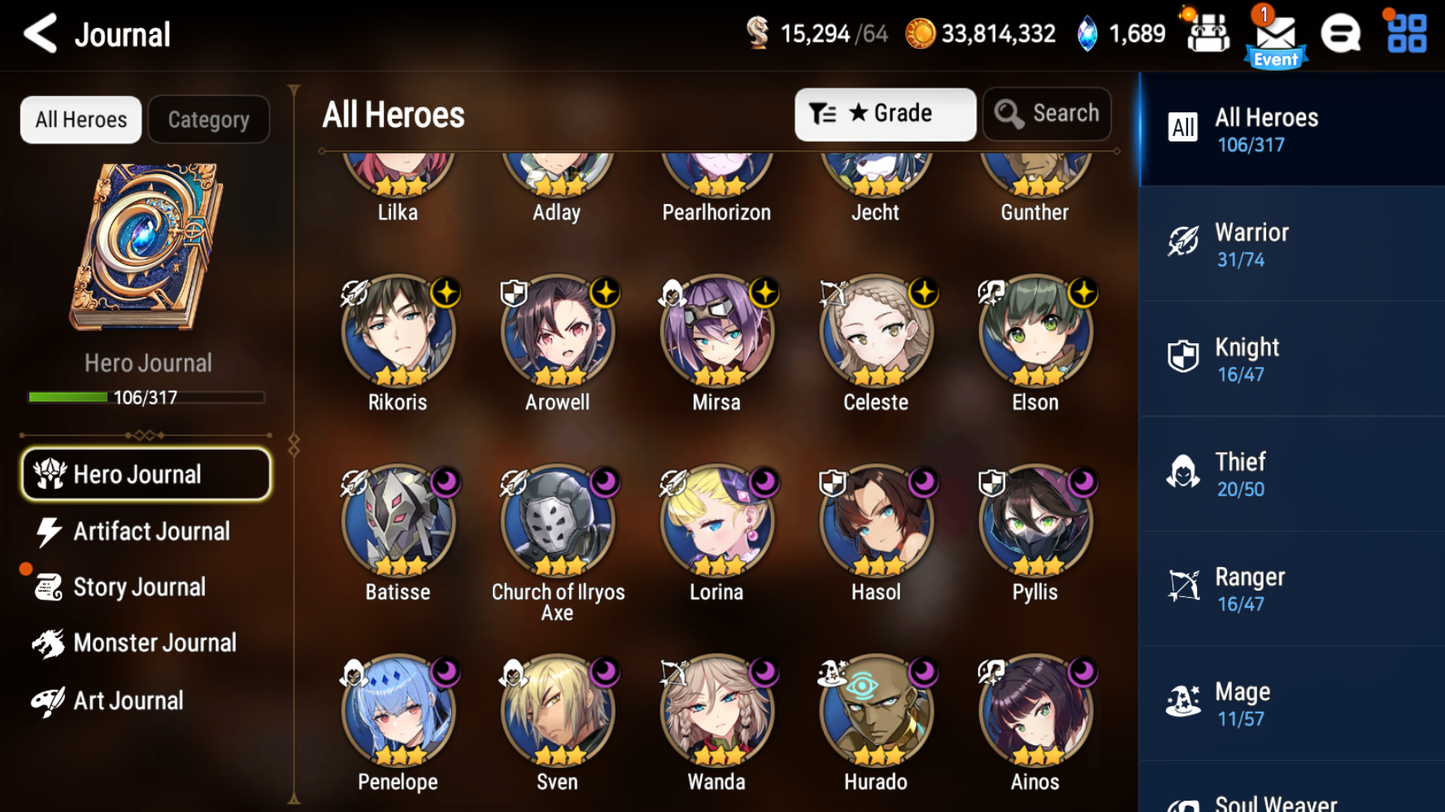This screenshot has width=1445, height=812.
Task: Keep the All Heroes view selected
Action: (80, 119)
